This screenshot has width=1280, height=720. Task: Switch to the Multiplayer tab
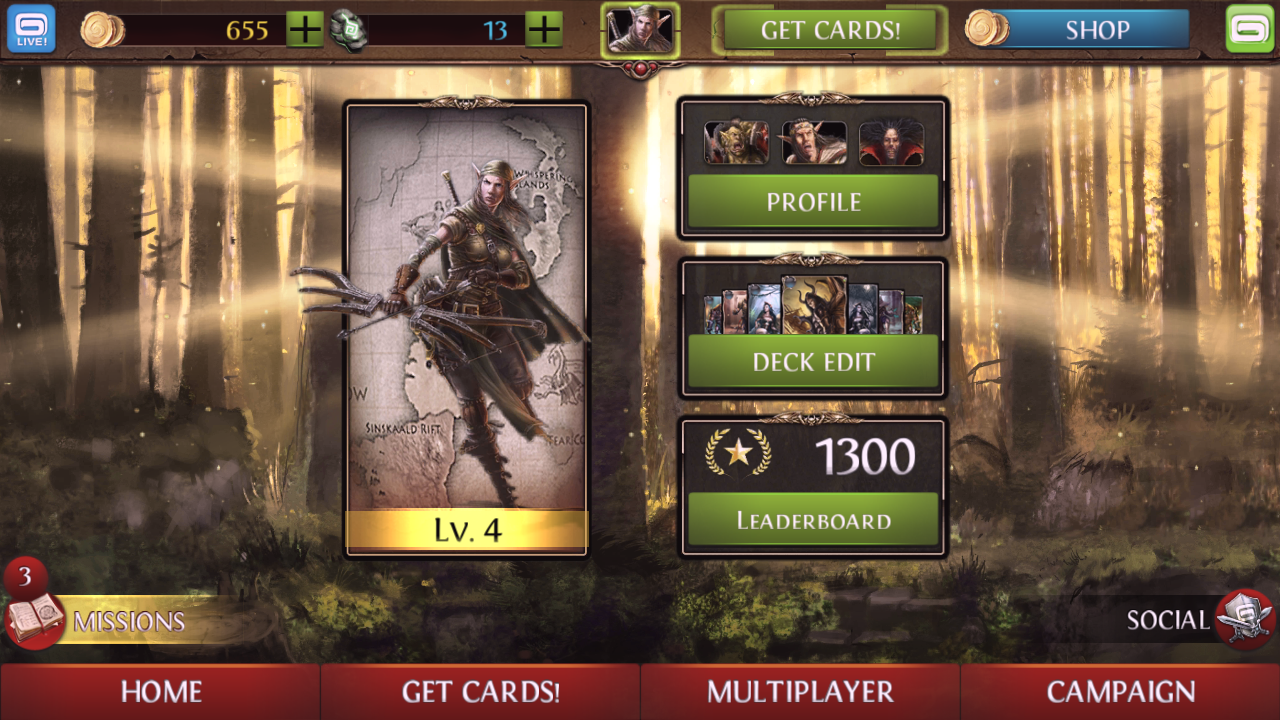(799, 691)
